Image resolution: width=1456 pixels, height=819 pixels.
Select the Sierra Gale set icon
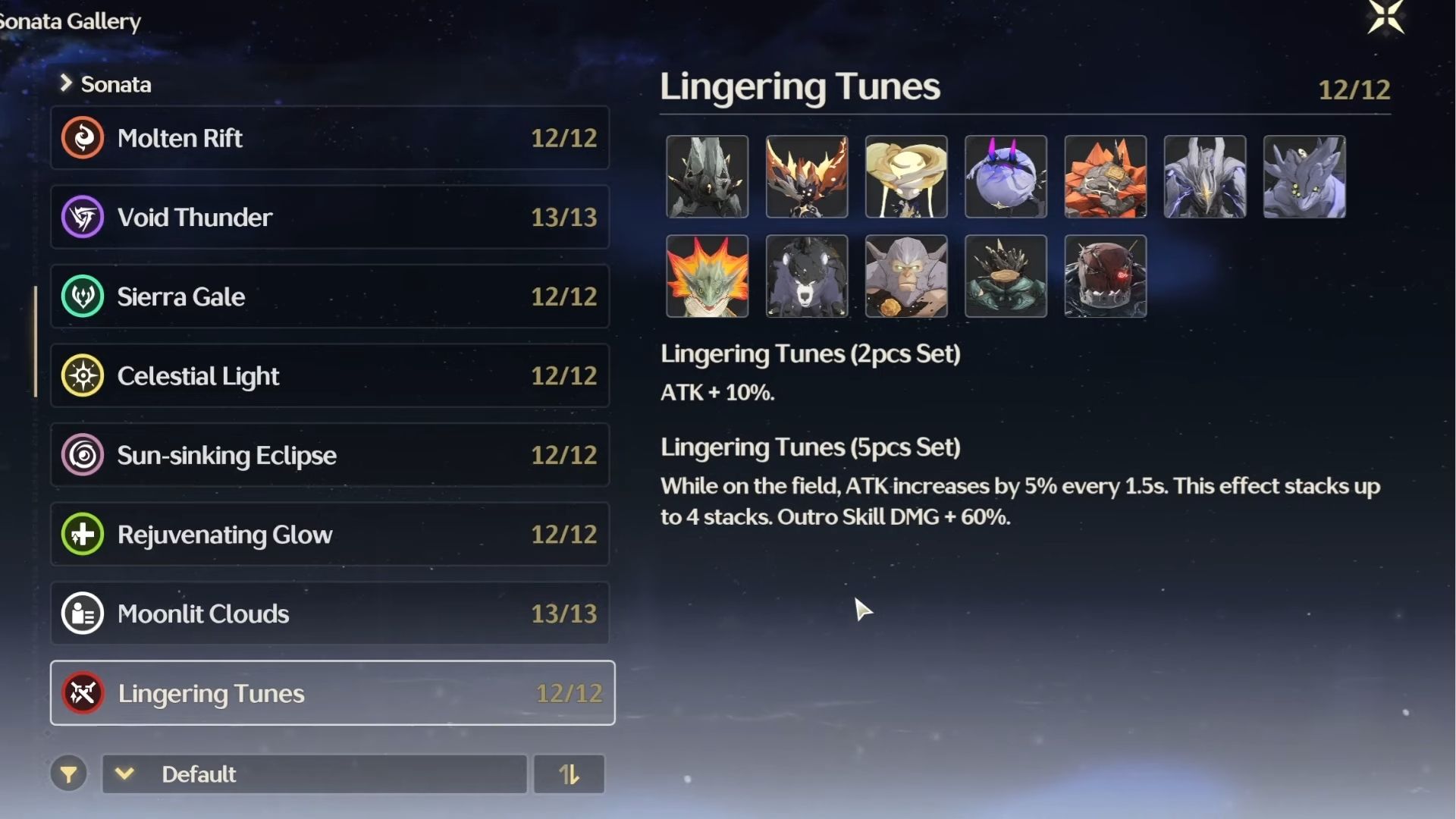[x=83, y=297]
